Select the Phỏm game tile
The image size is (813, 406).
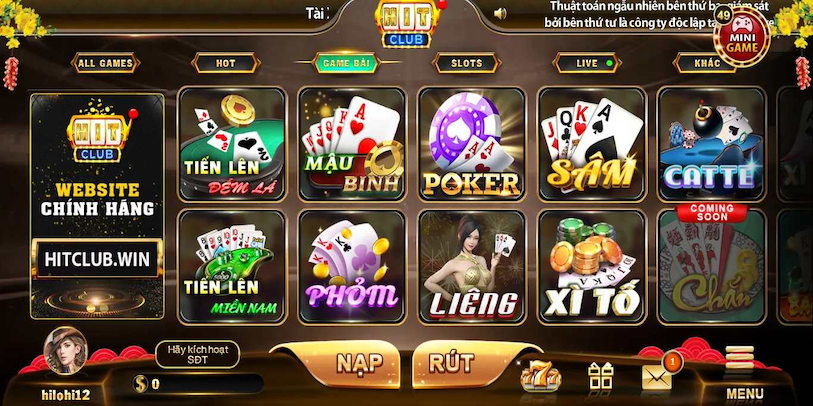point(351,266)
